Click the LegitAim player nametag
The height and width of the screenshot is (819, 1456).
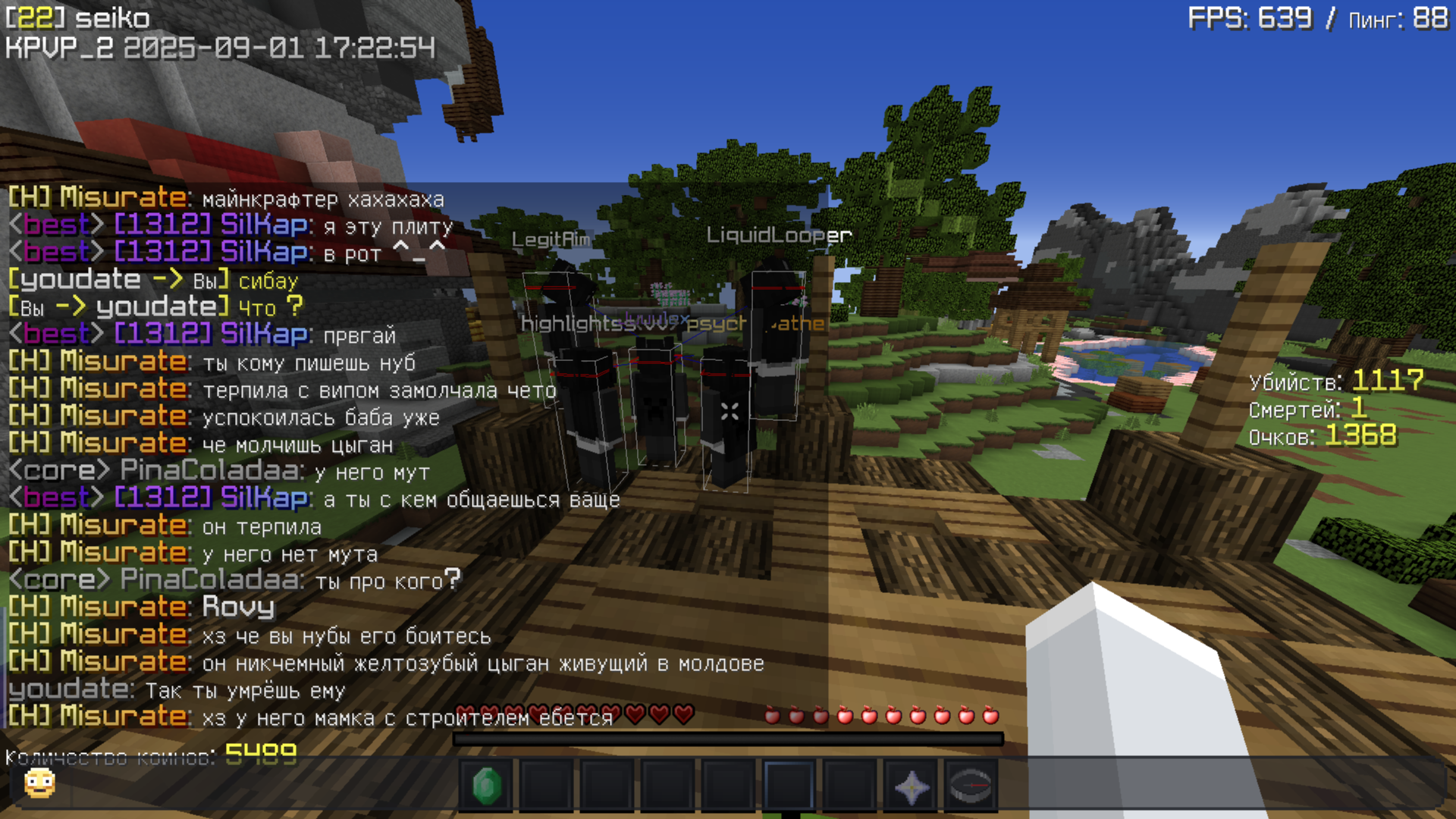pyautogui.click(x=552, y=237)
